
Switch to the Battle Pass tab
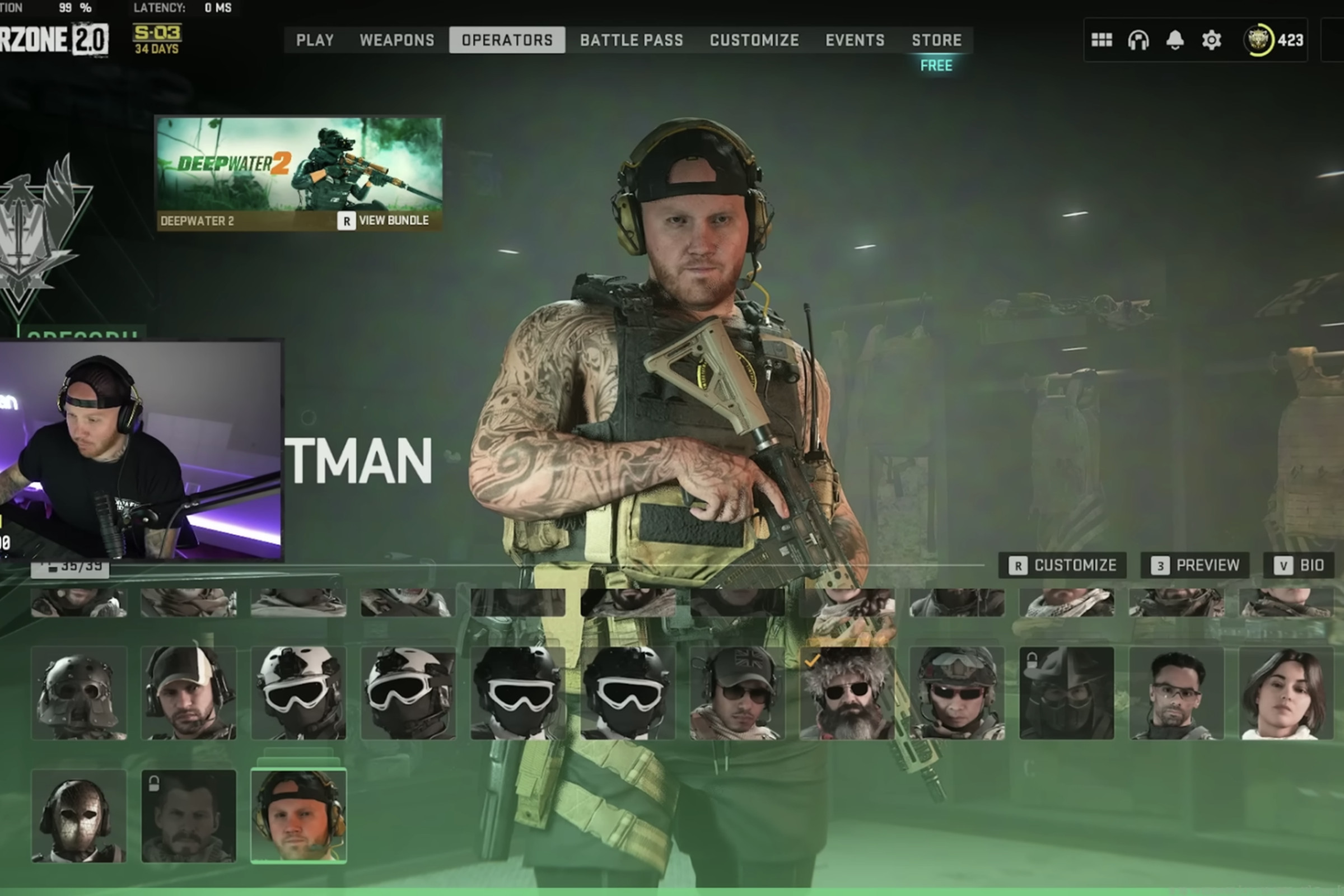631,40
